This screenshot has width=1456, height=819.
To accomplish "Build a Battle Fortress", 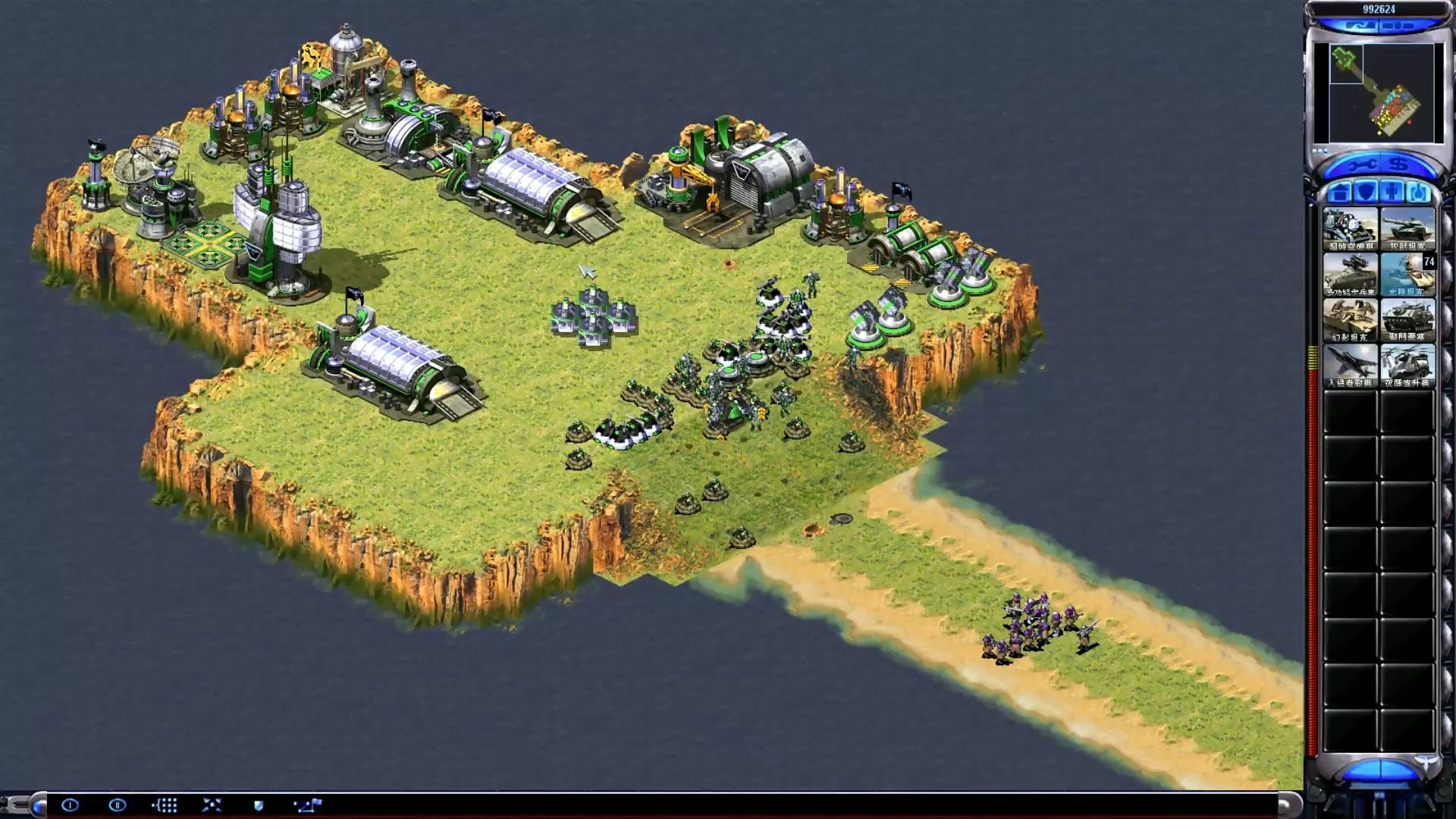I will point(1407,320).
